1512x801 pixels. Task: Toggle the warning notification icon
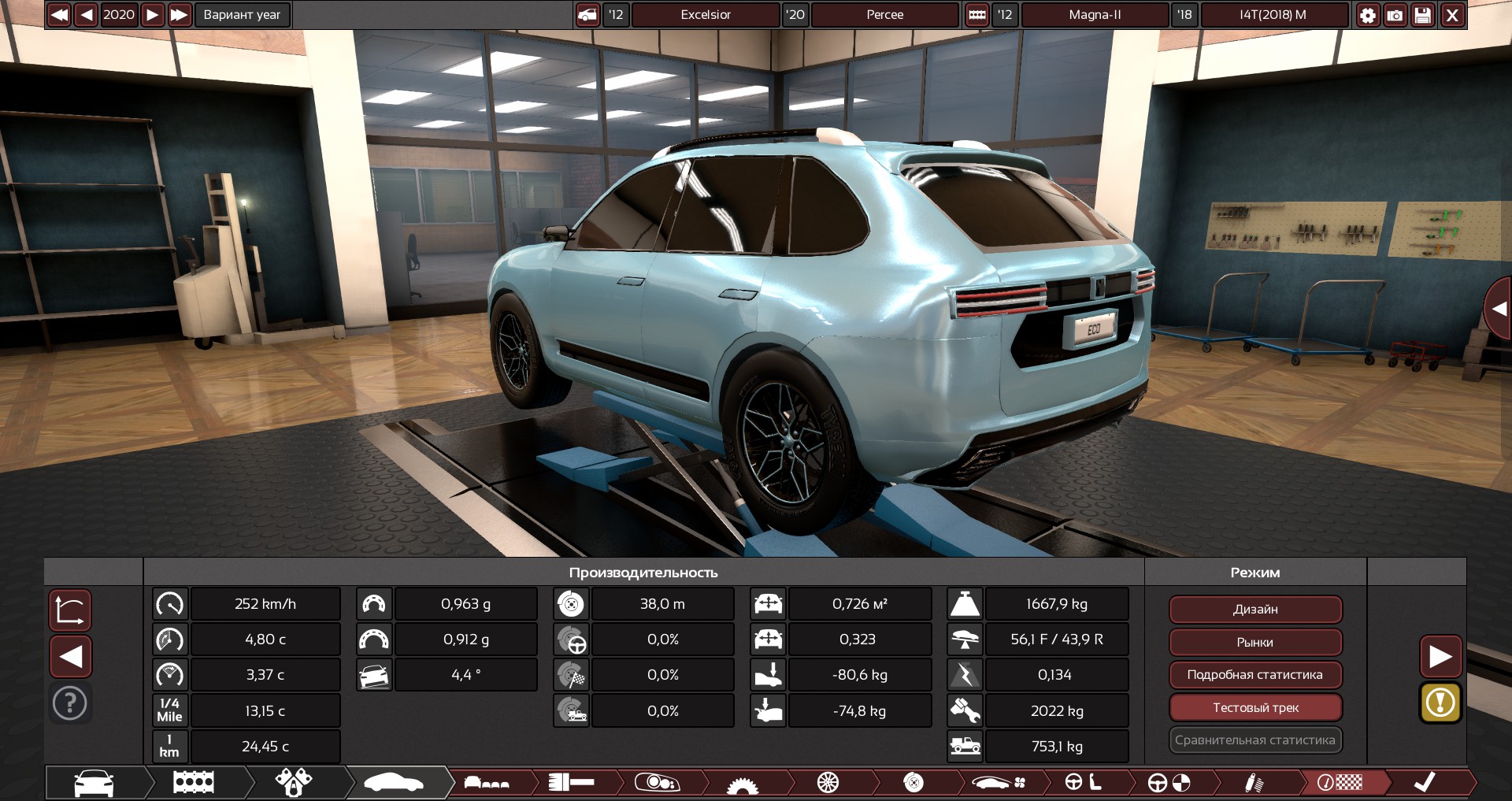(1440, 703)
